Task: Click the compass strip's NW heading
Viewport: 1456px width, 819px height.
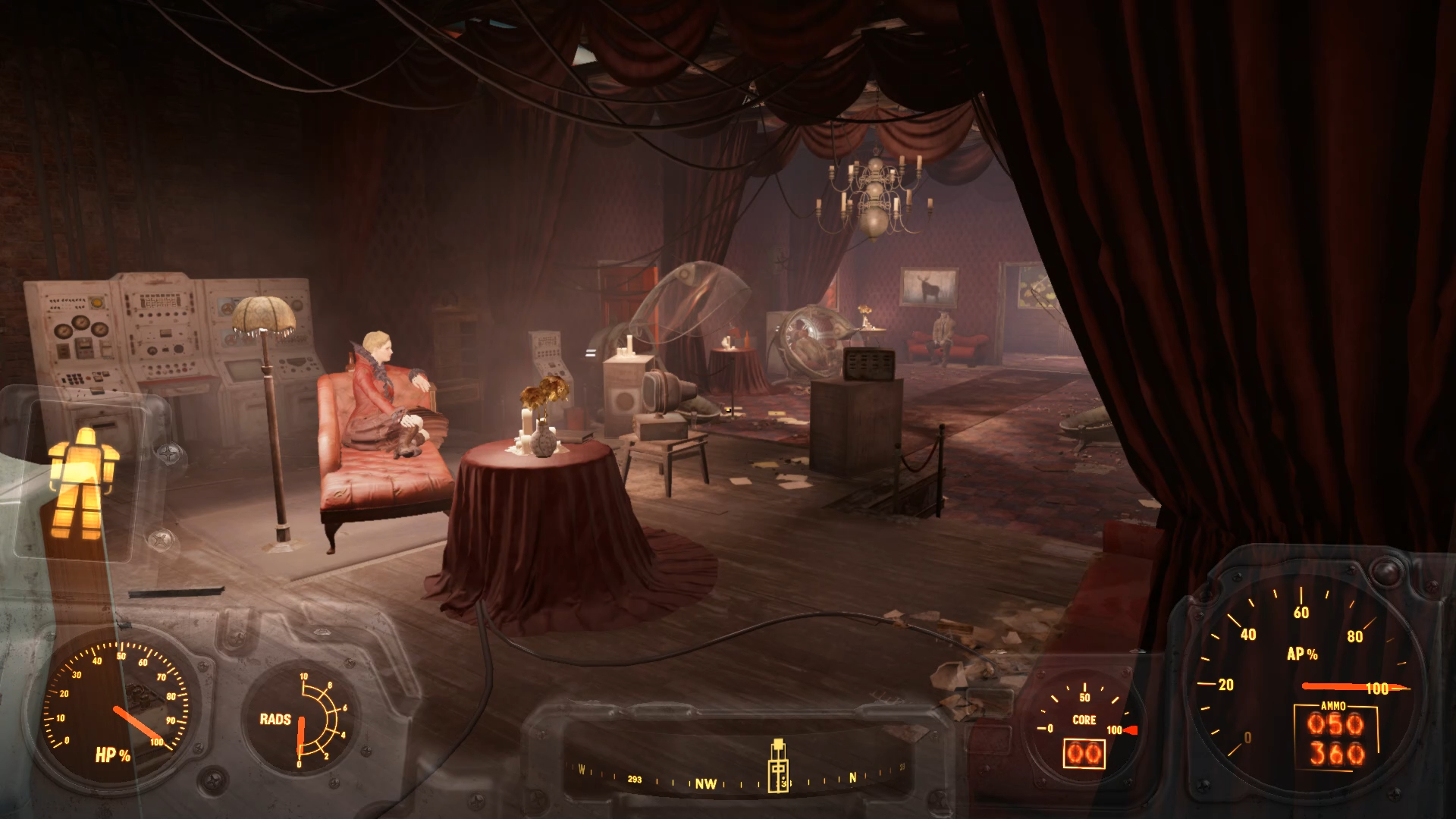Action: pyautogui.click(x=706, y=783)
